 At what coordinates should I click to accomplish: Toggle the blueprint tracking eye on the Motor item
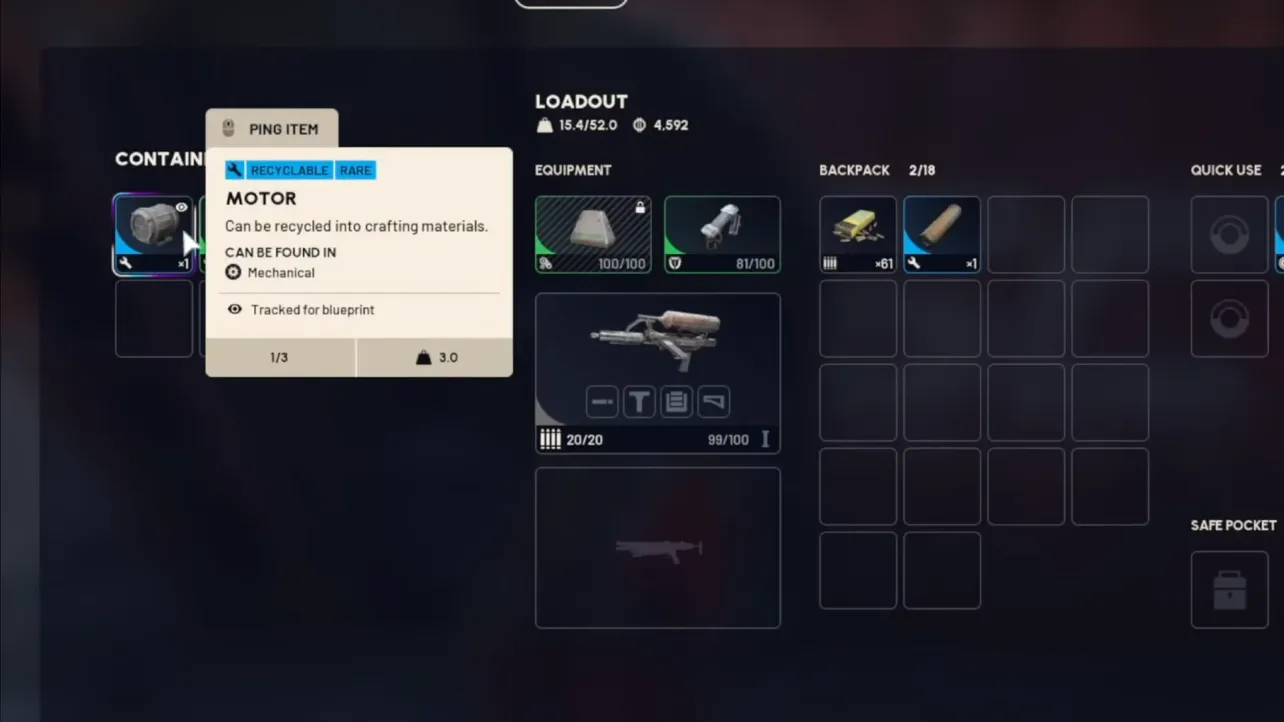[181, 206]
